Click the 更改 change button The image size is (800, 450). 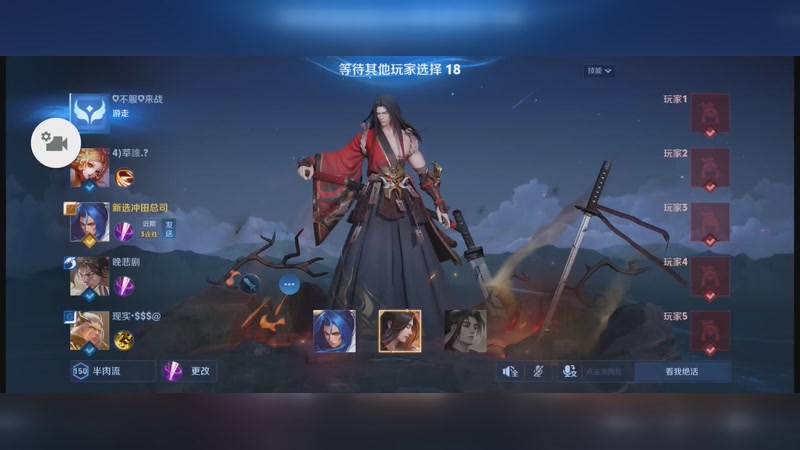coord(189,371)
